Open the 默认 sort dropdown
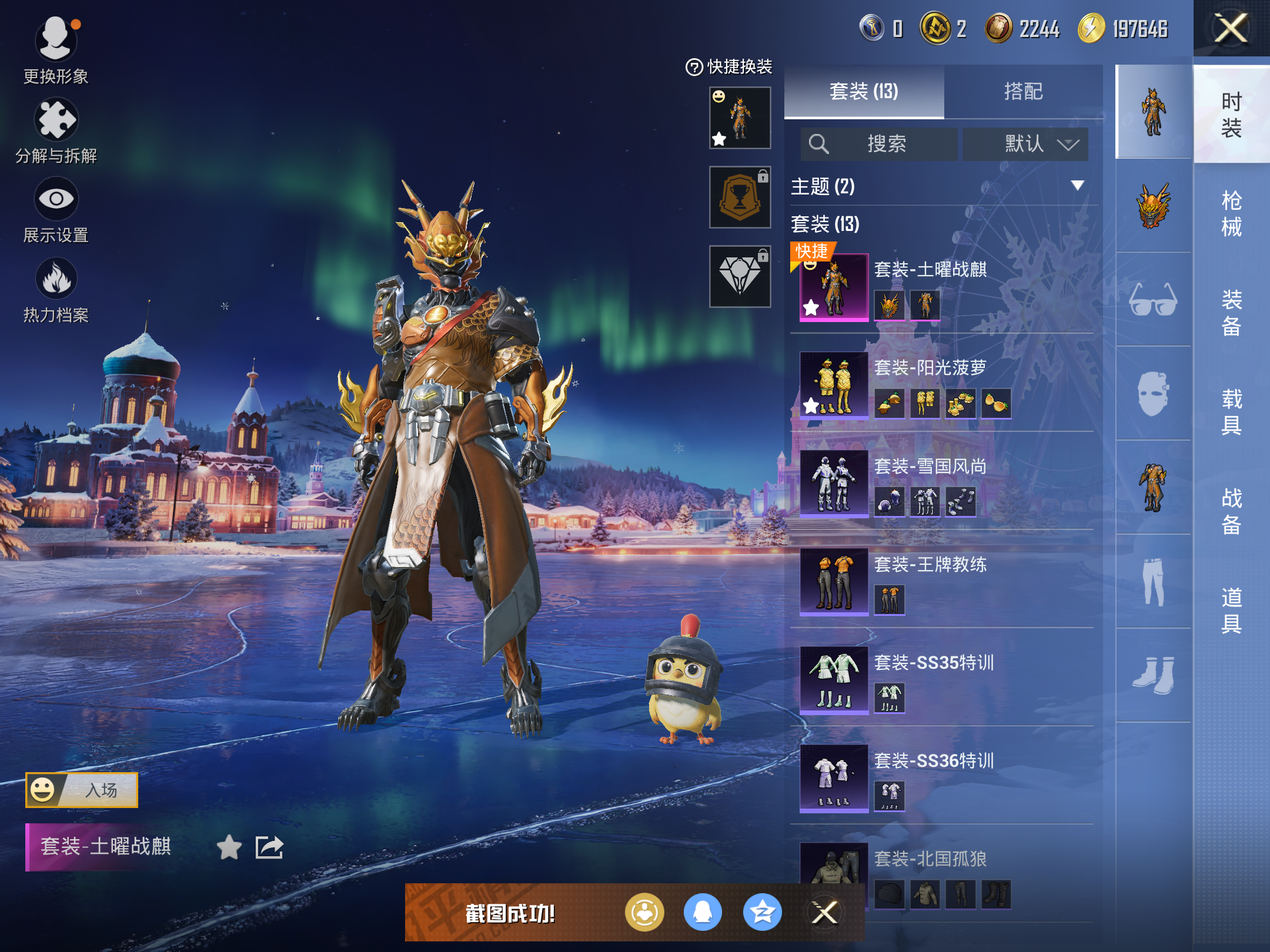 tap(1026, 144)
